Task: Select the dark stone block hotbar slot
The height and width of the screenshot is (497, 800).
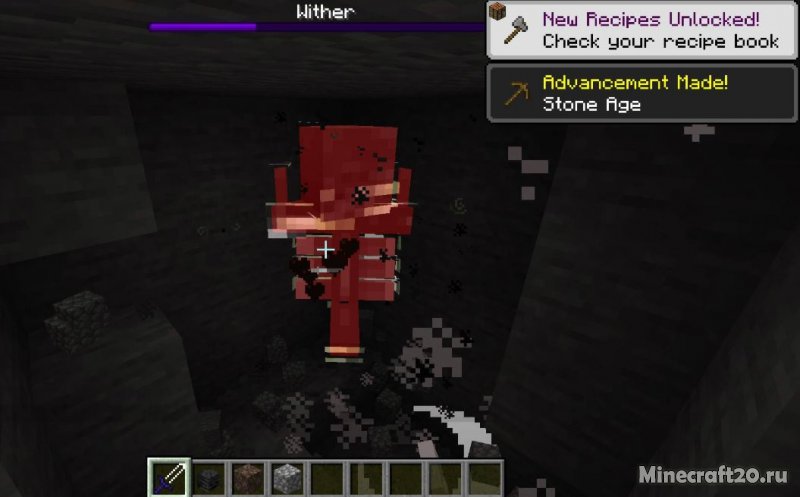Action: click(x=208, y=477)
